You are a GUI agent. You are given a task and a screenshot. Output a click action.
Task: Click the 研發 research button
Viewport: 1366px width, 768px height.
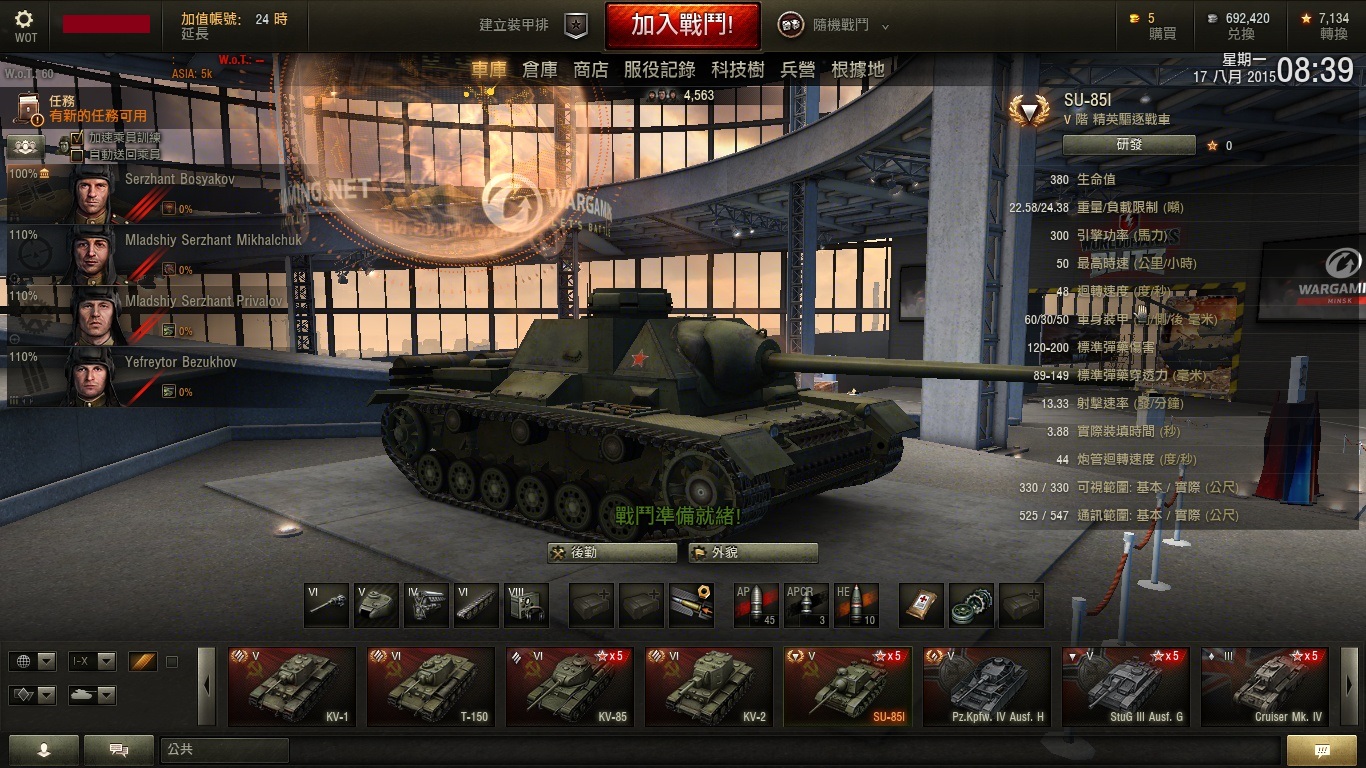point(1129,145)
